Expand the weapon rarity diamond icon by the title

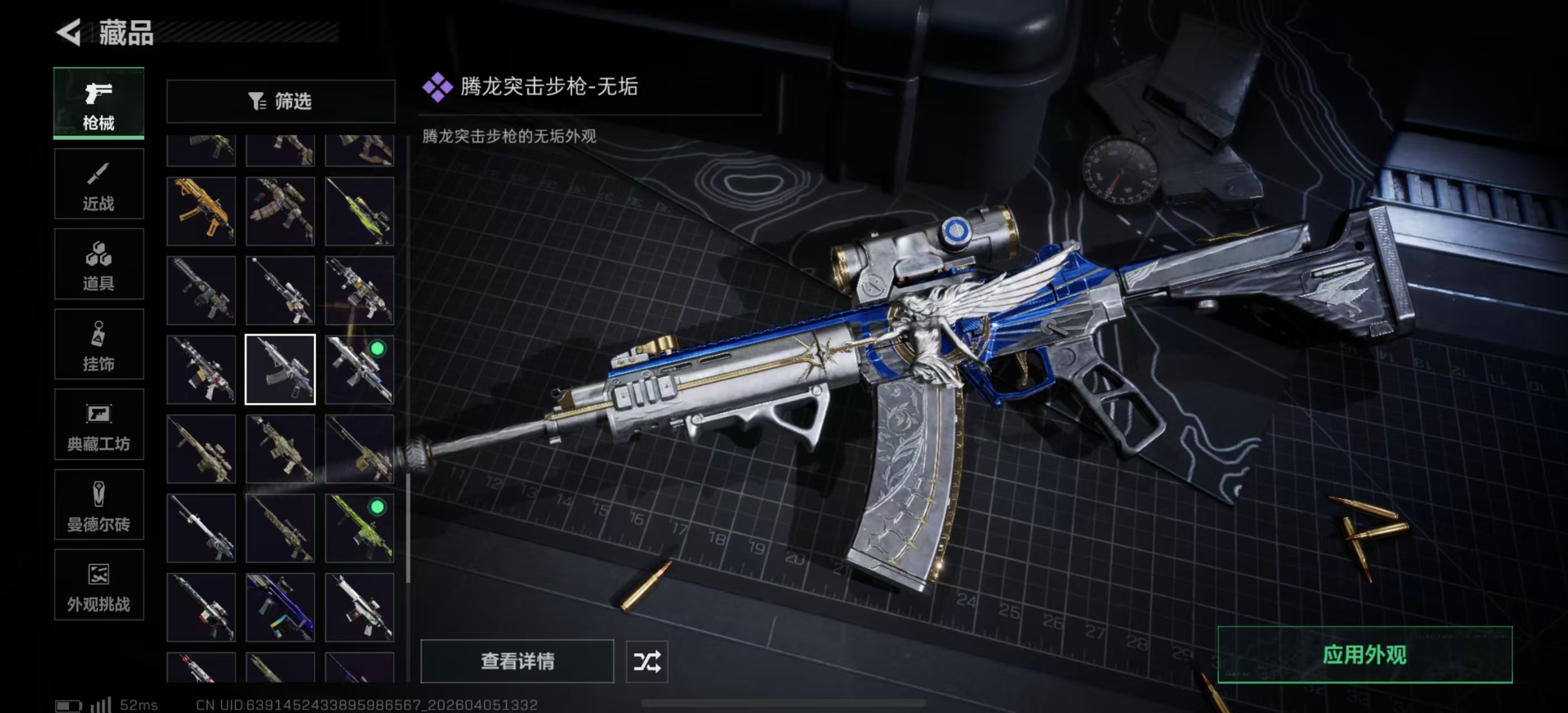pos(438,86)
